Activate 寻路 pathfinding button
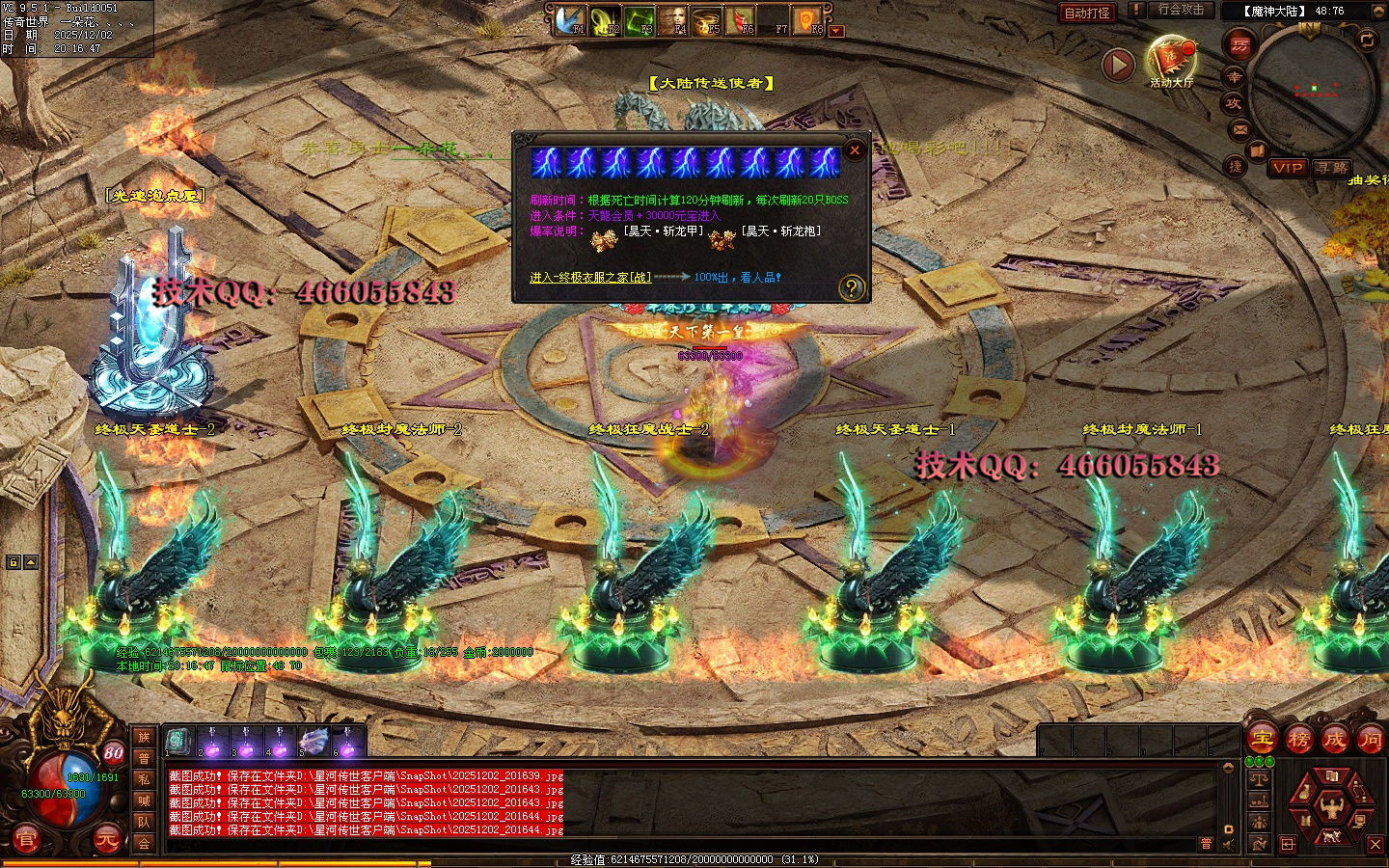Screen dimensions: 1389x868 (1332, 168)
